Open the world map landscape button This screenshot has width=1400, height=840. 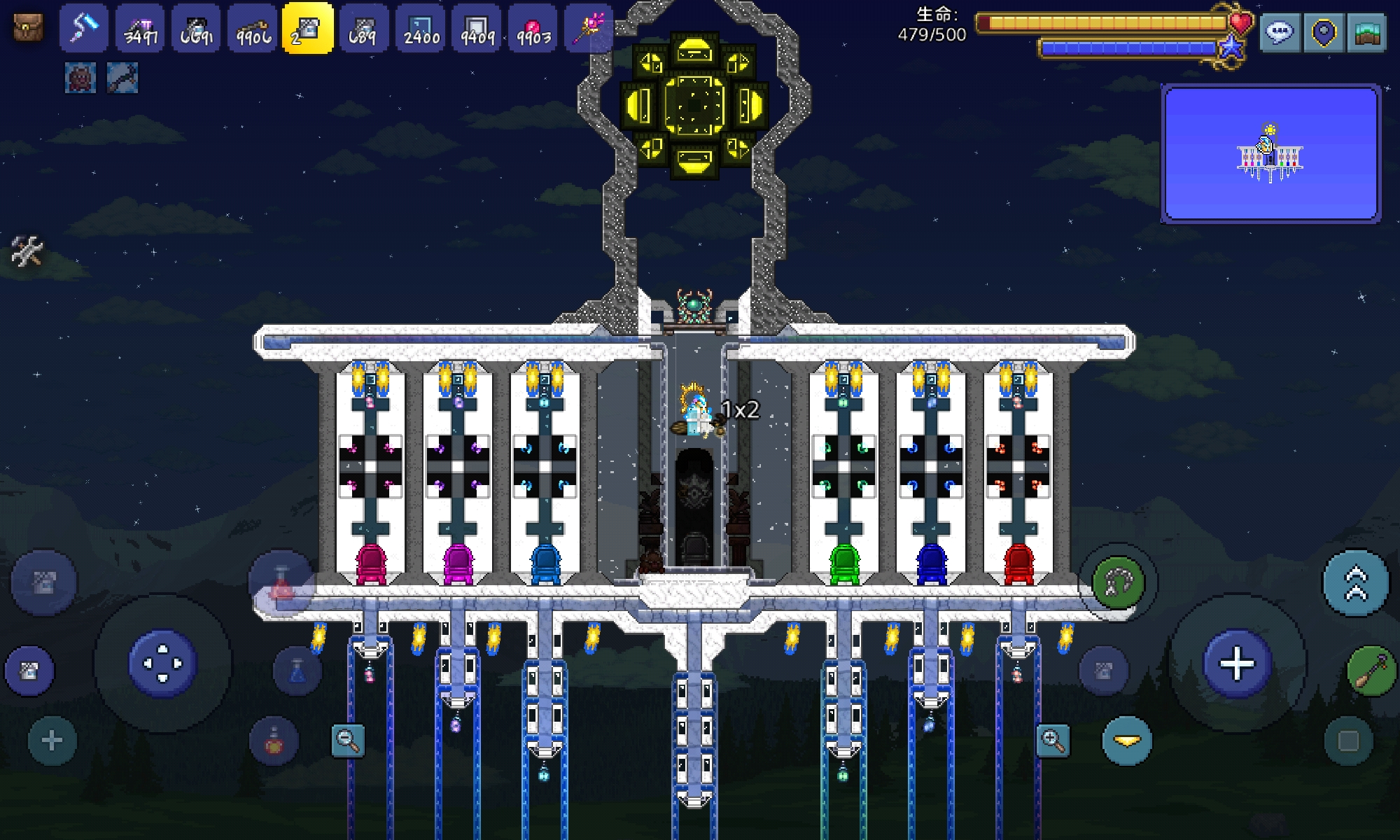[x=1366, y=32]
